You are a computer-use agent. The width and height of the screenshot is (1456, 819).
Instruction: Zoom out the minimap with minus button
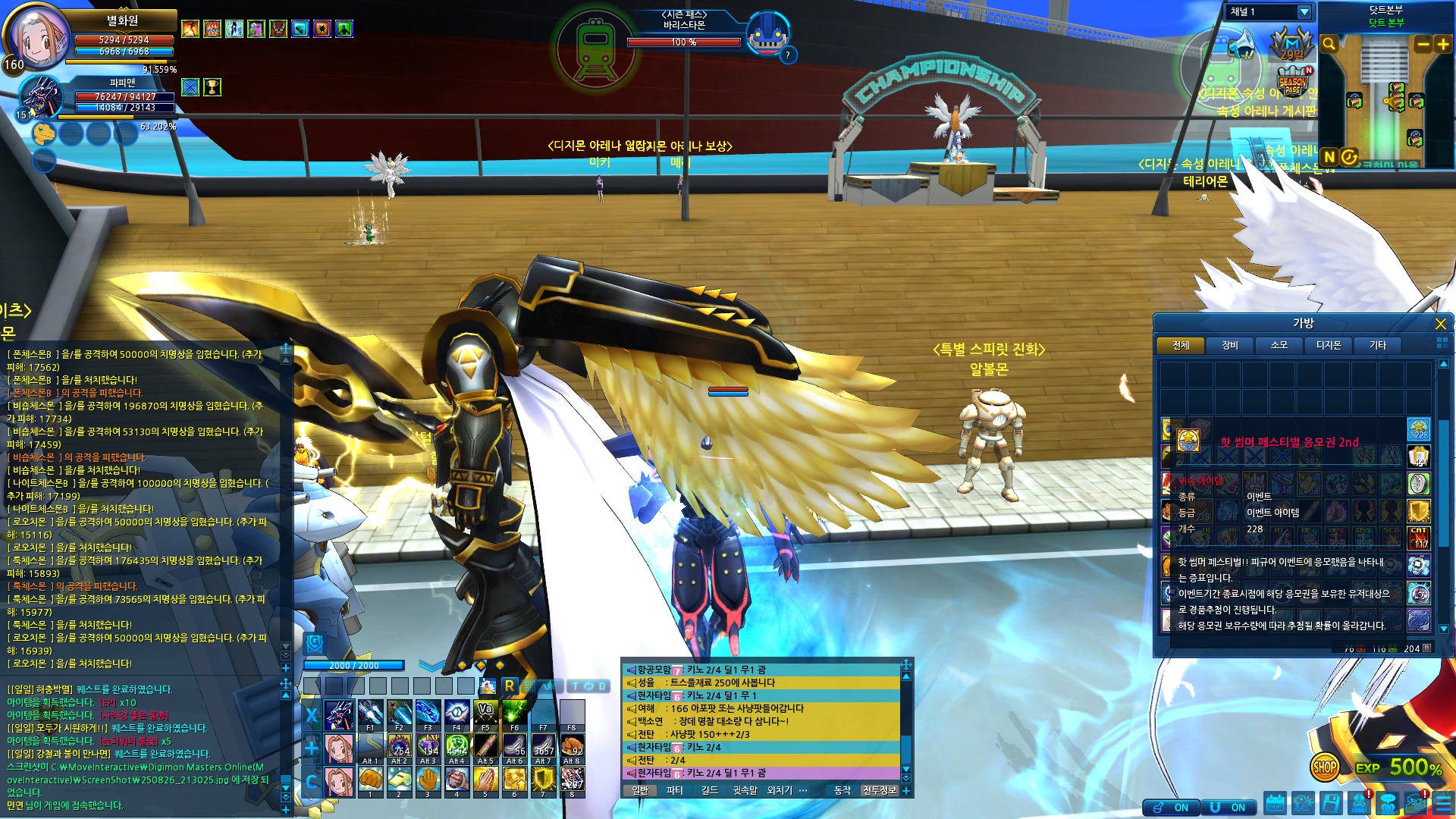pyautogui.click(x=1423, y=45)
